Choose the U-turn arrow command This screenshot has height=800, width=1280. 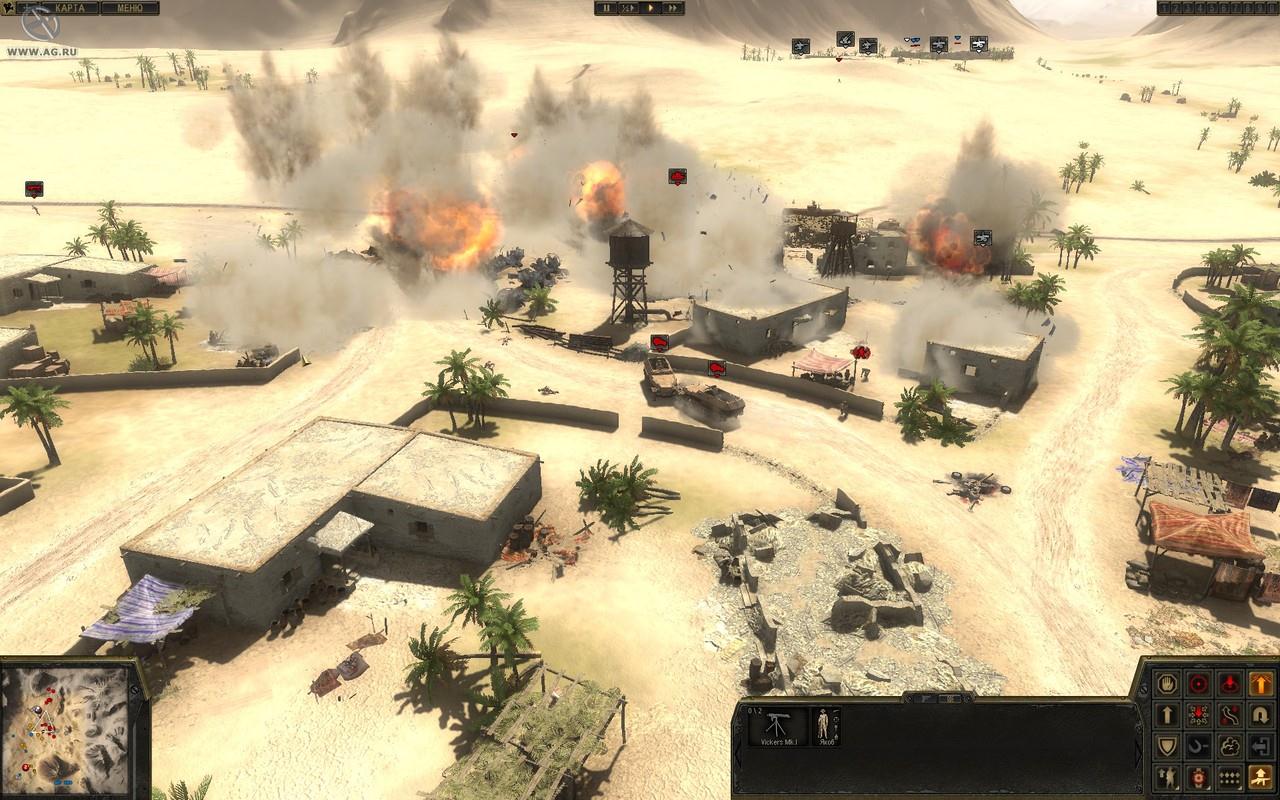[1260, 715]
